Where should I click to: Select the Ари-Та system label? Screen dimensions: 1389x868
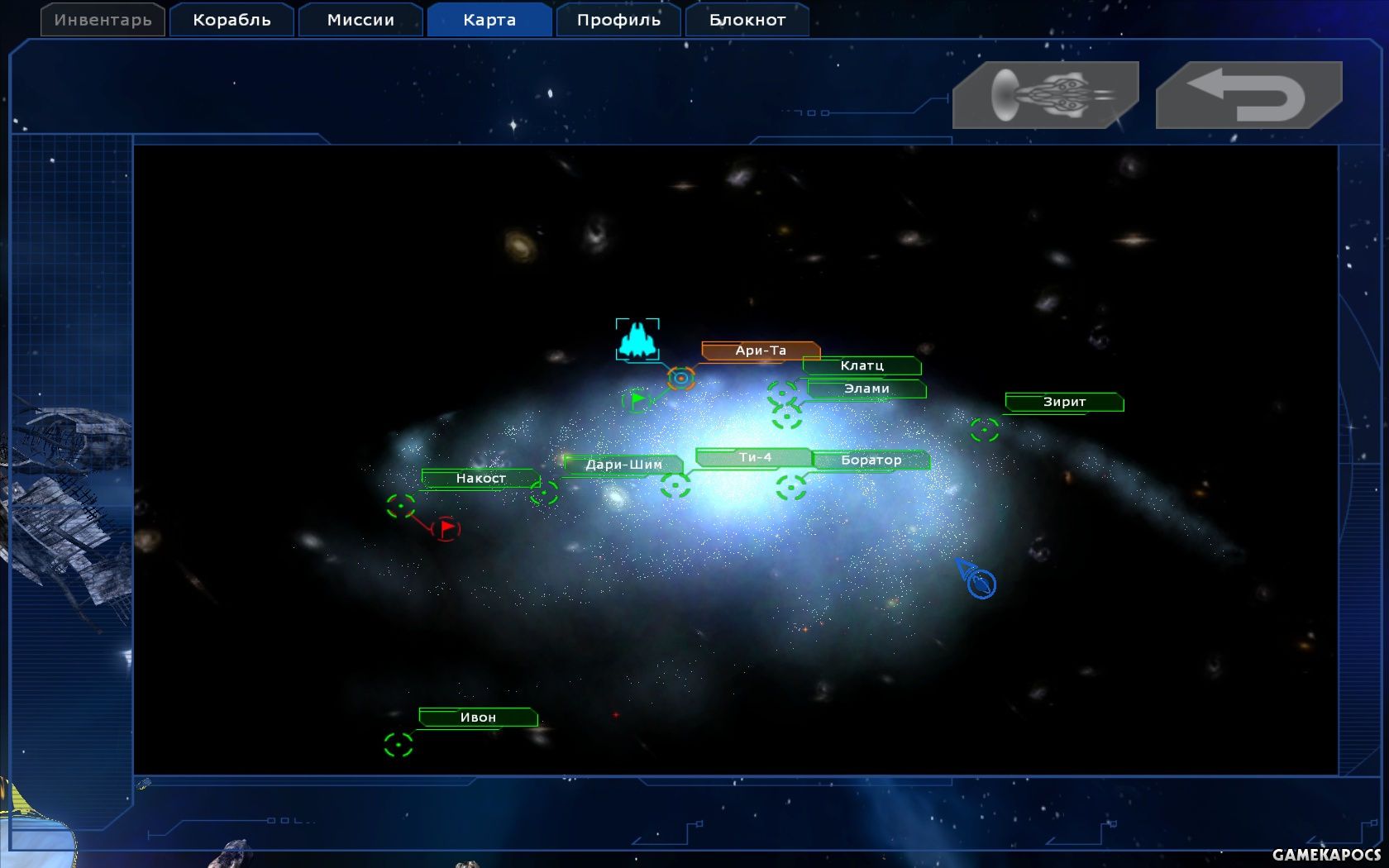click(761, 351)
